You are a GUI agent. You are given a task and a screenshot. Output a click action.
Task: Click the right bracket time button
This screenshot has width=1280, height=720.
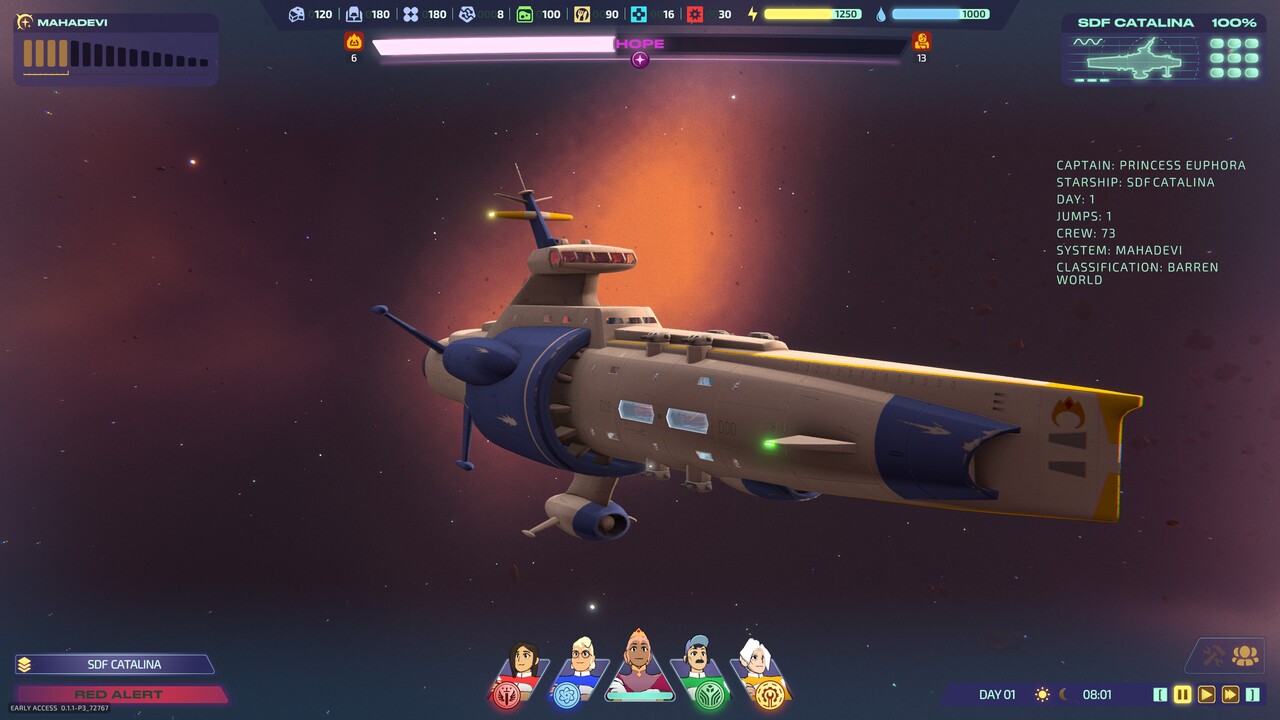1252,694
